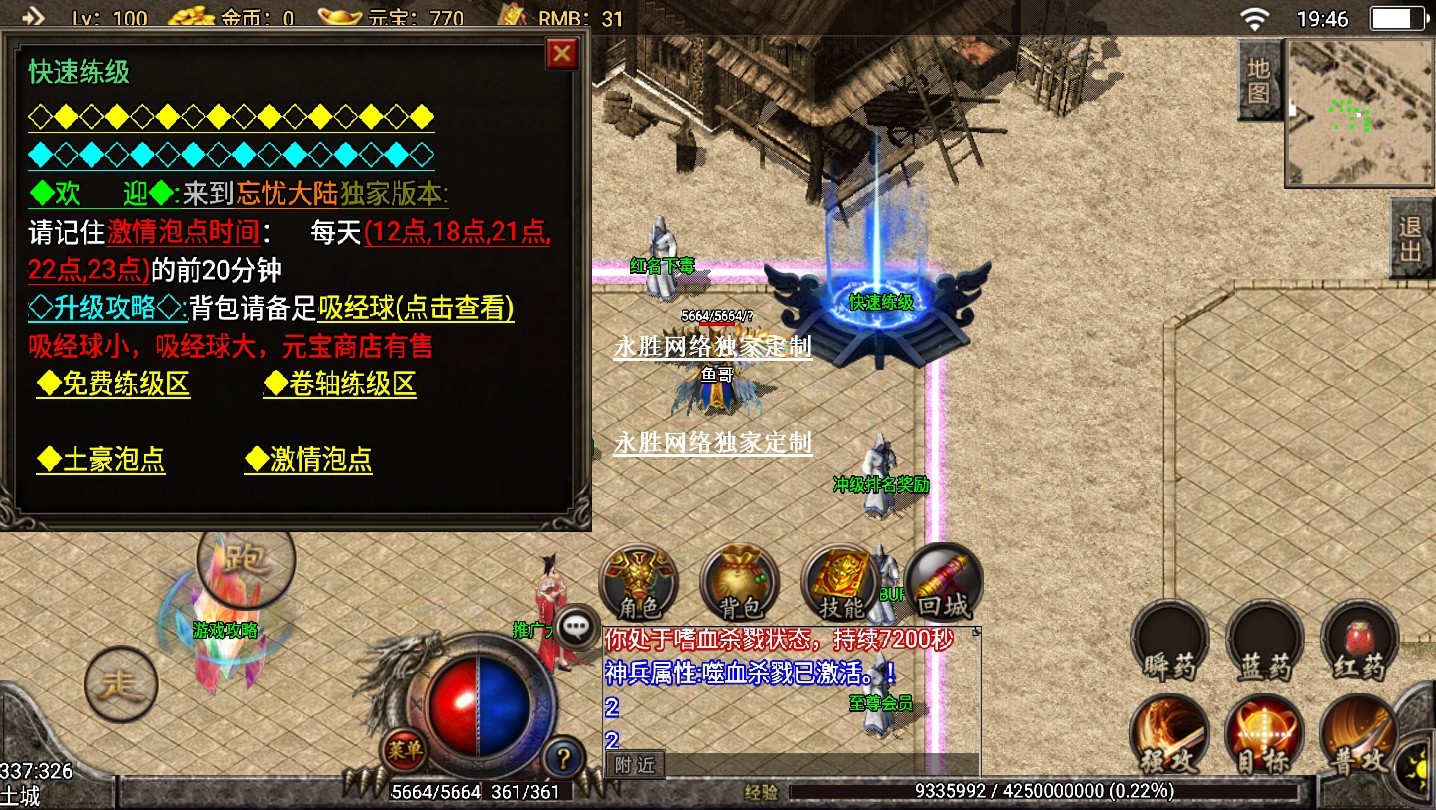Choose the 免费练级区 option
The width and height of the screenshot is (1436, 810).
tap(113, 385)
